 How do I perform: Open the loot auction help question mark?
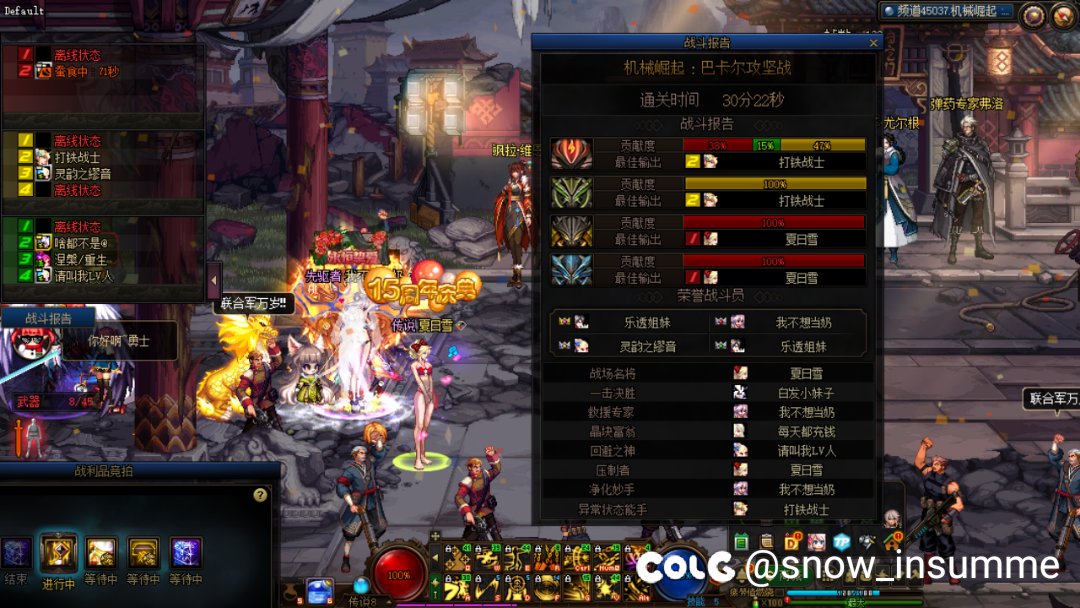coord(260,495)
